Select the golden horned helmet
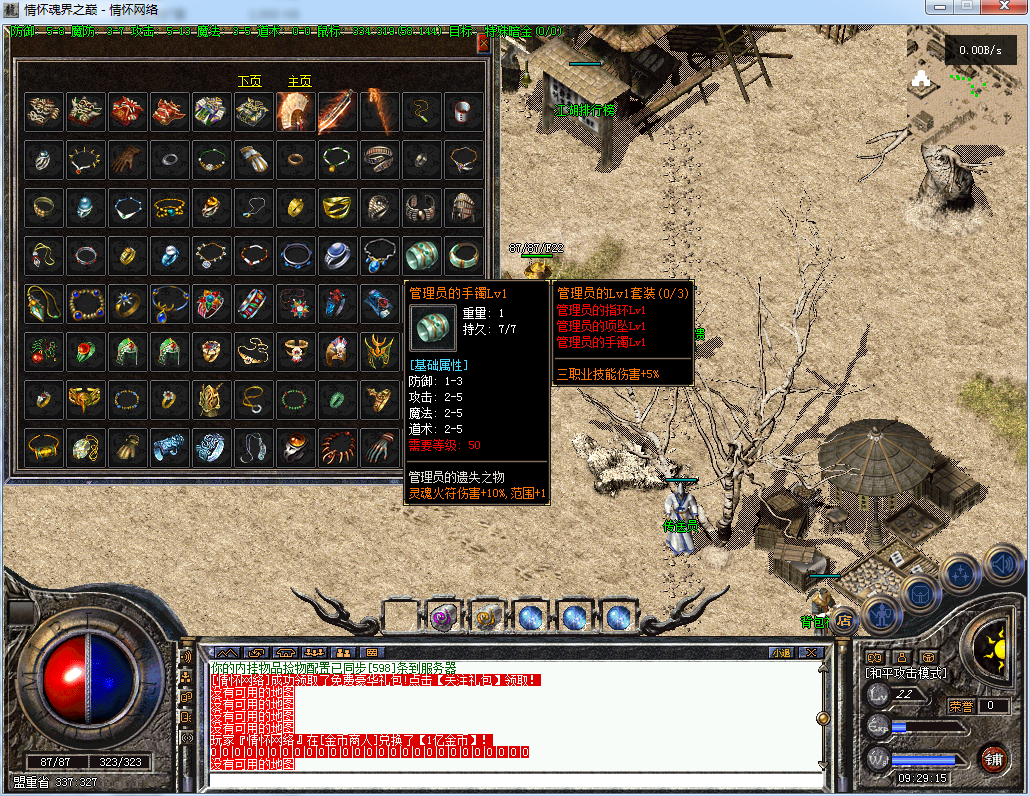 pyautogui.click(x=380, y=352)
